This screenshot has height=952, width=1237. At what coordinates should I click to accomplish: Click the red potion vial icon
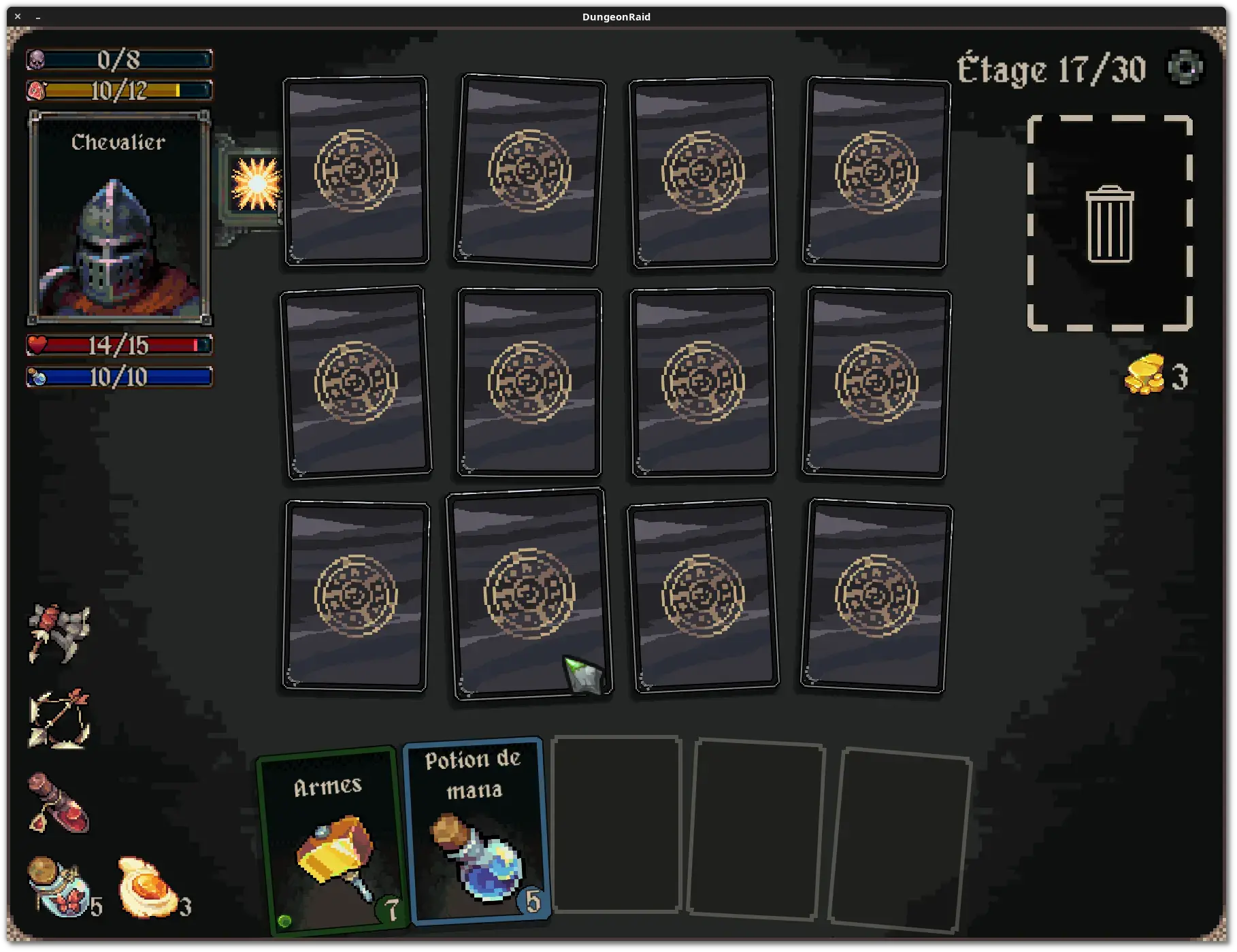[58, 804]
